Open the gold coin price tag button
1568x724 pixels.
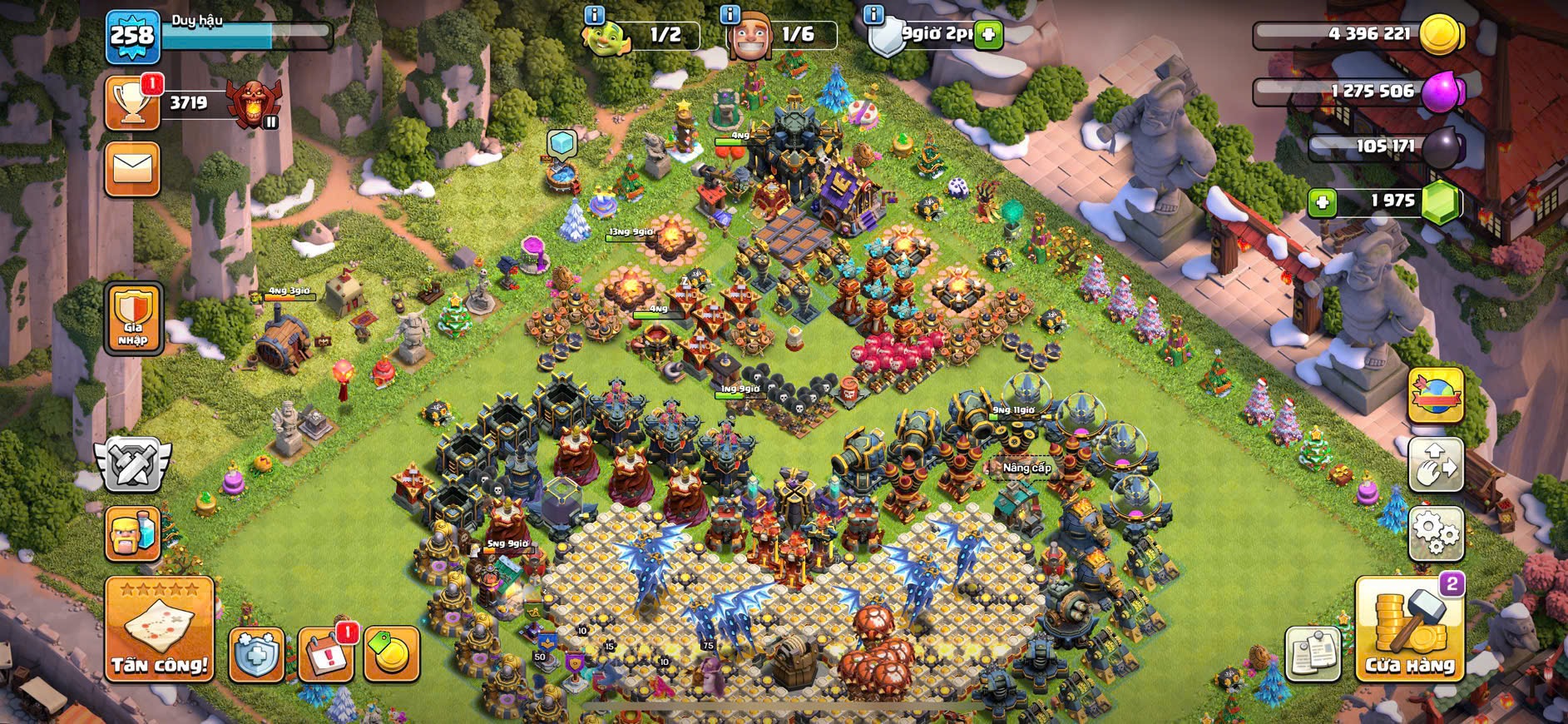(x=391, y=655)
